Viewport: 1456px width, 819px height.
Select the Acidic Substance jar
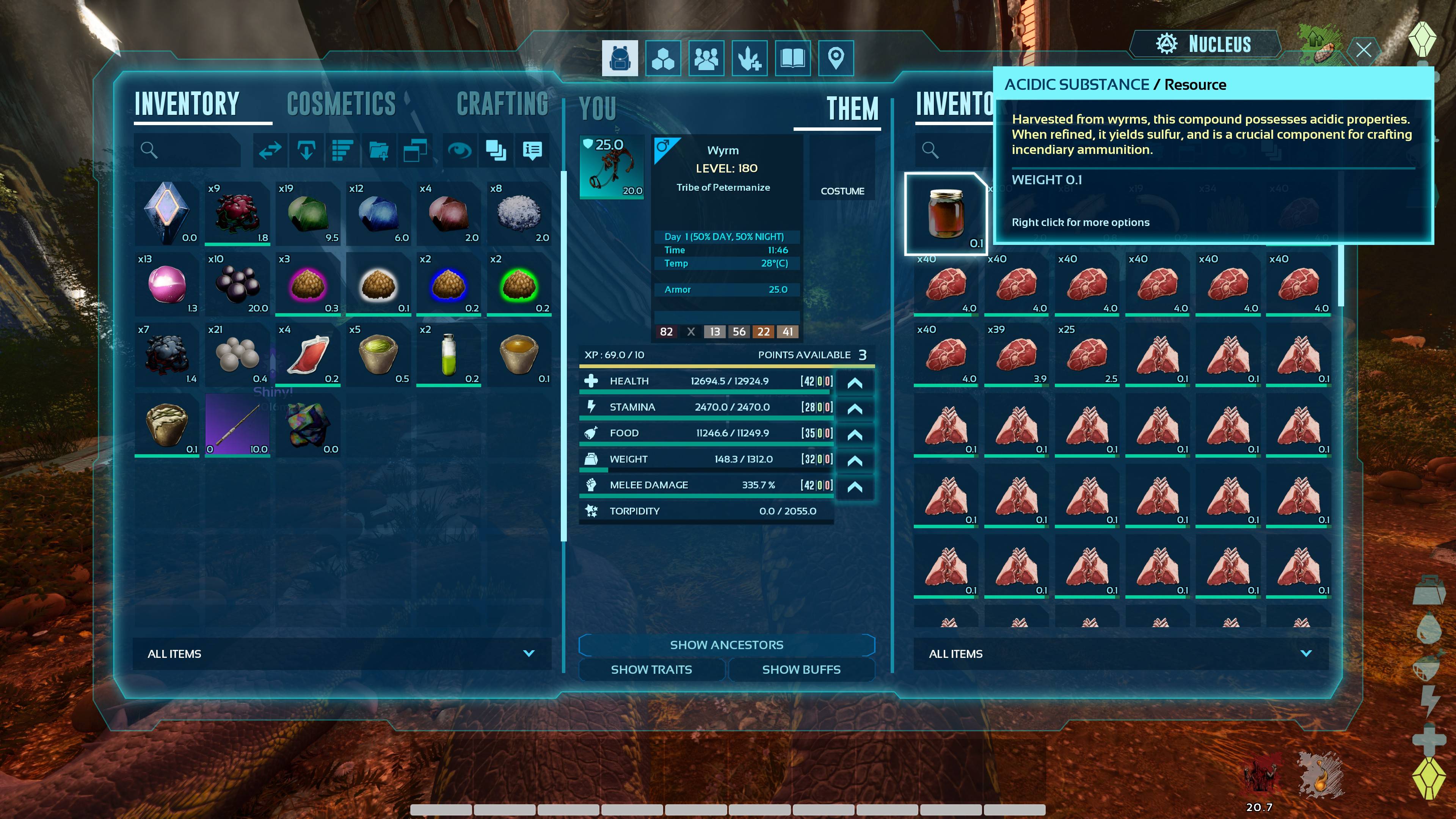(946, 213)
